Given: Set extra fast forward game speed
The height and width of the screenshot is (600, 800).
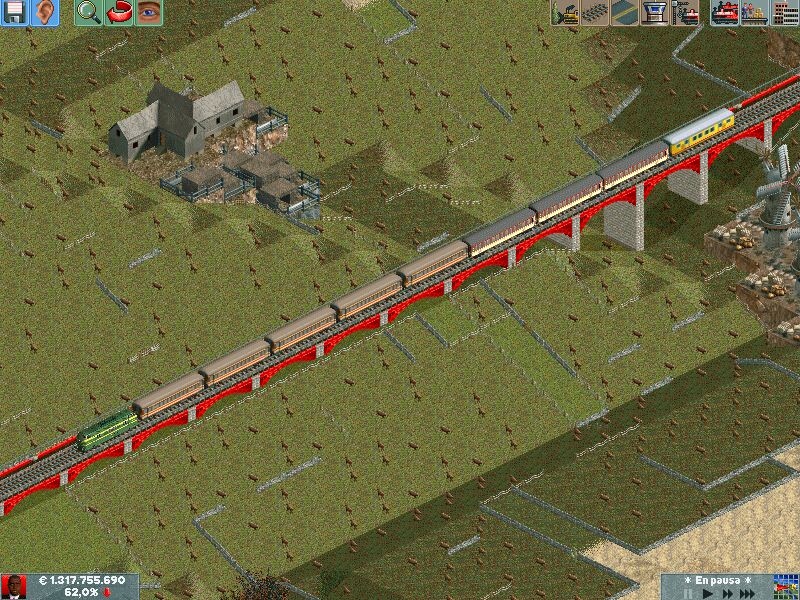Looking at the screenshot, I should coord(752,593).
